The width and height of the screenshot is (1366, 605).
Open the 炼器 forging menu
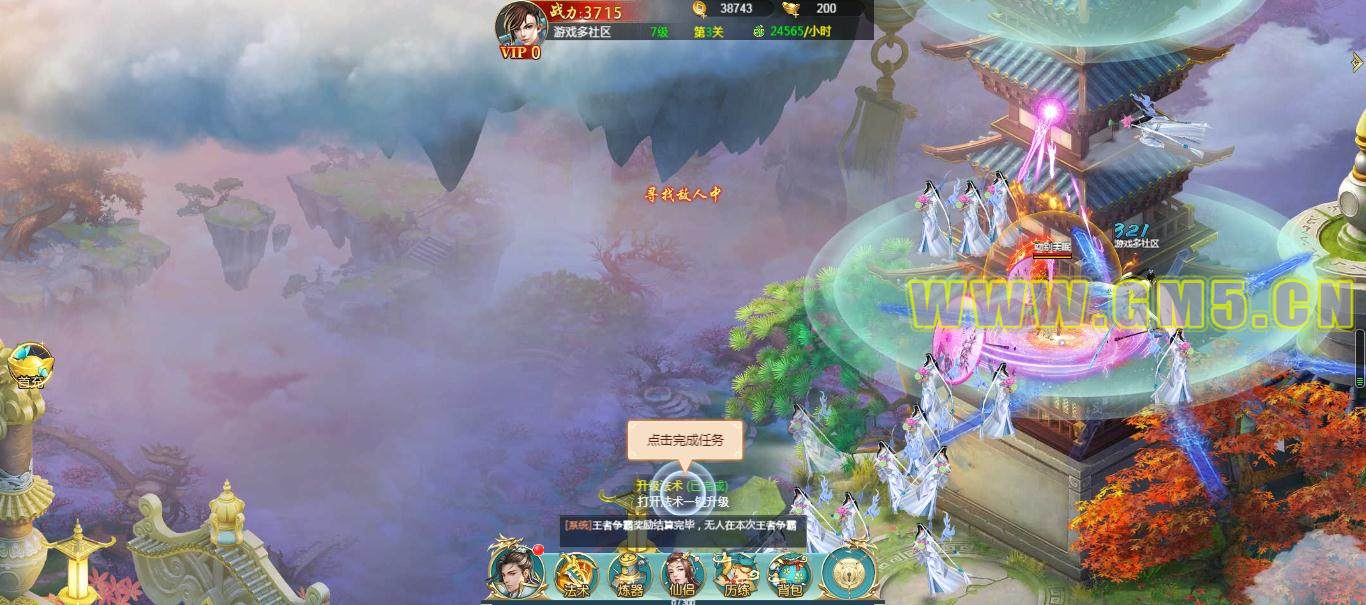[629, 574]
